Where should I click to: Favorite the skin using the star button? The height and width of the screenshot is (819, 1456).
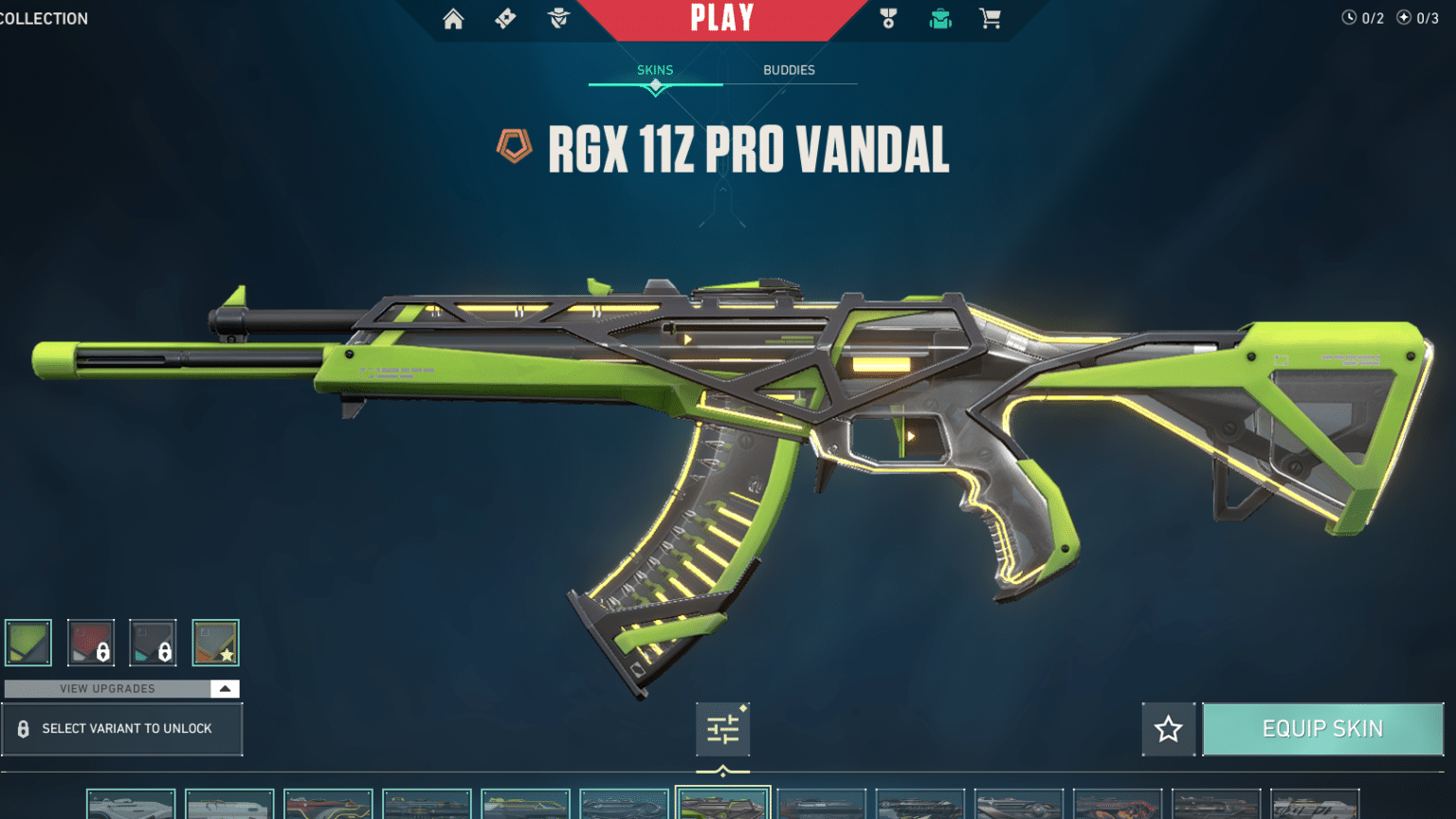1168,728
